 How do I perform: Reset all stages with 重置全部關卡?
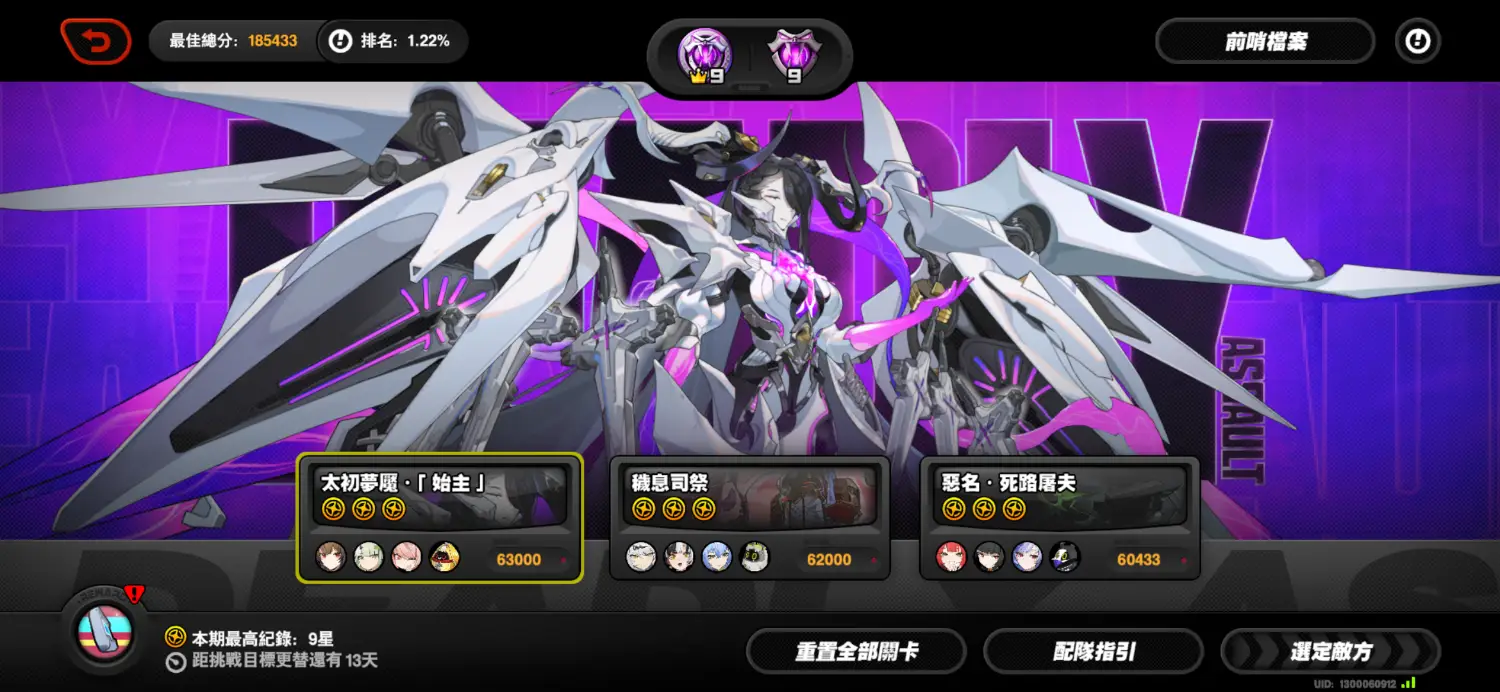point(856,652)
